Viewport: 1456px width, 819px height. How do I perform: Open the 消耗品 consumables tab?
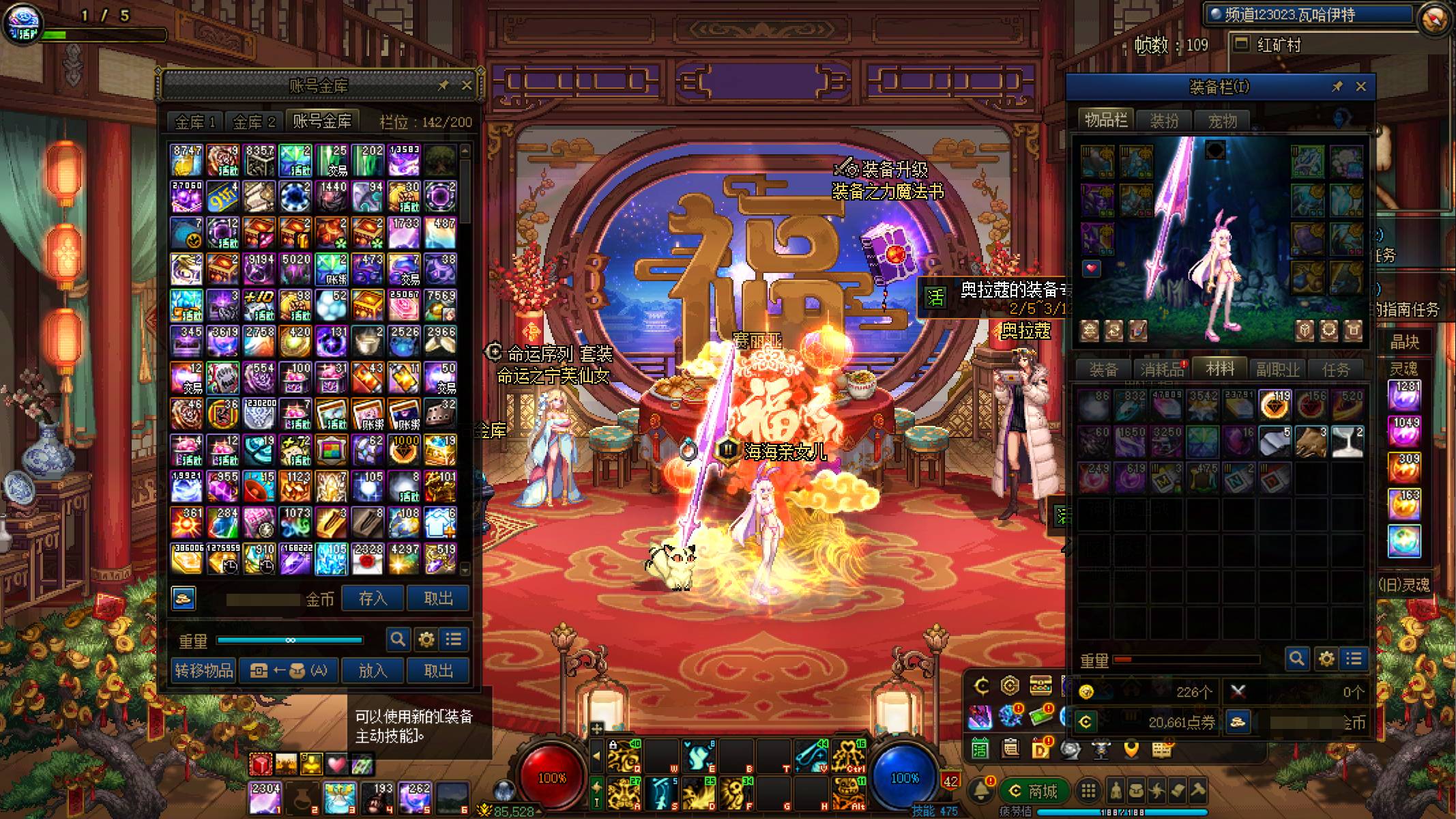1161,370
